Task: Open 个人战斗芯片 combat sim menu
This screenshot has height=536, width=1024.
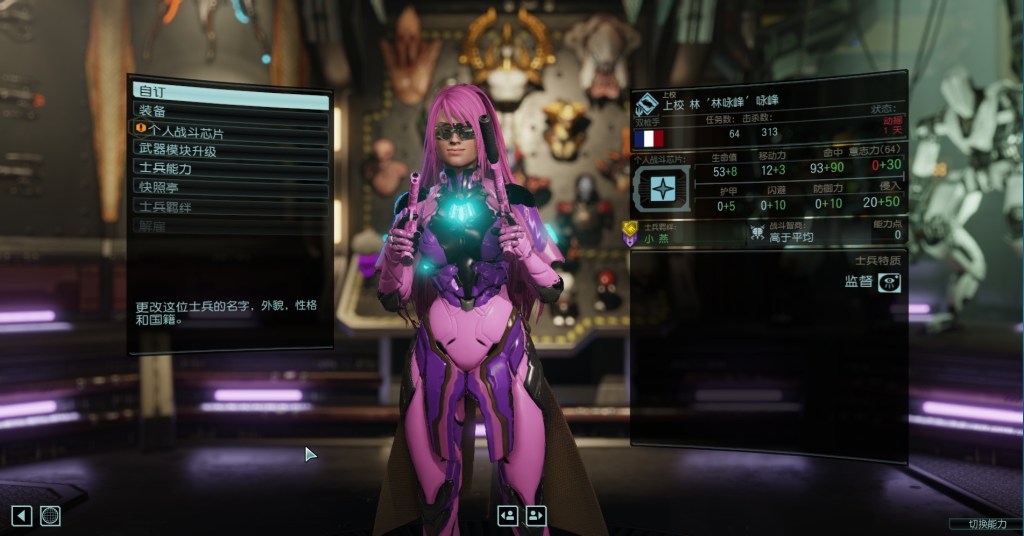Action: pos(231,130)
